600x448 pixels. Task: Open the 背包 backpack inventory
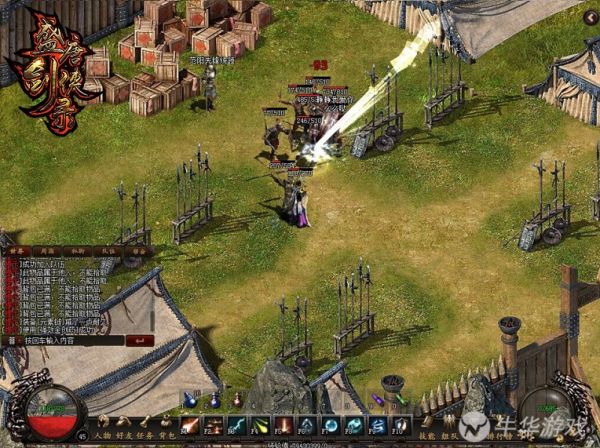tap(170, 437)
